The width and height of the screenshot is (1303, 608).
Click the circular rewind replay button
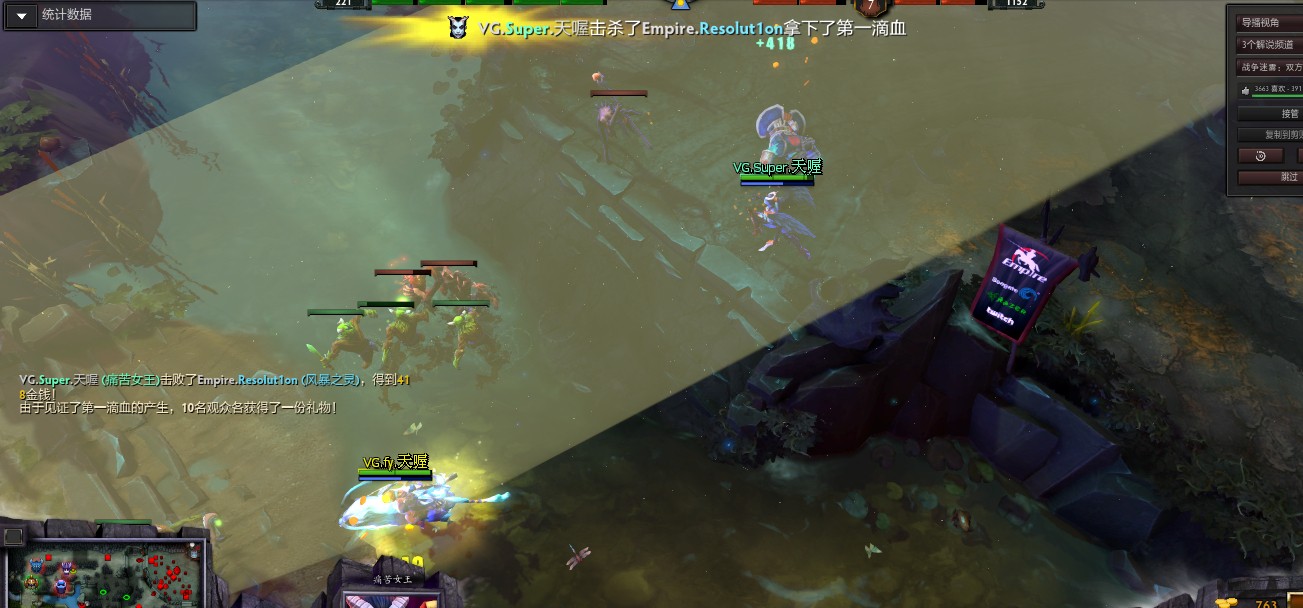[1260, 155]
